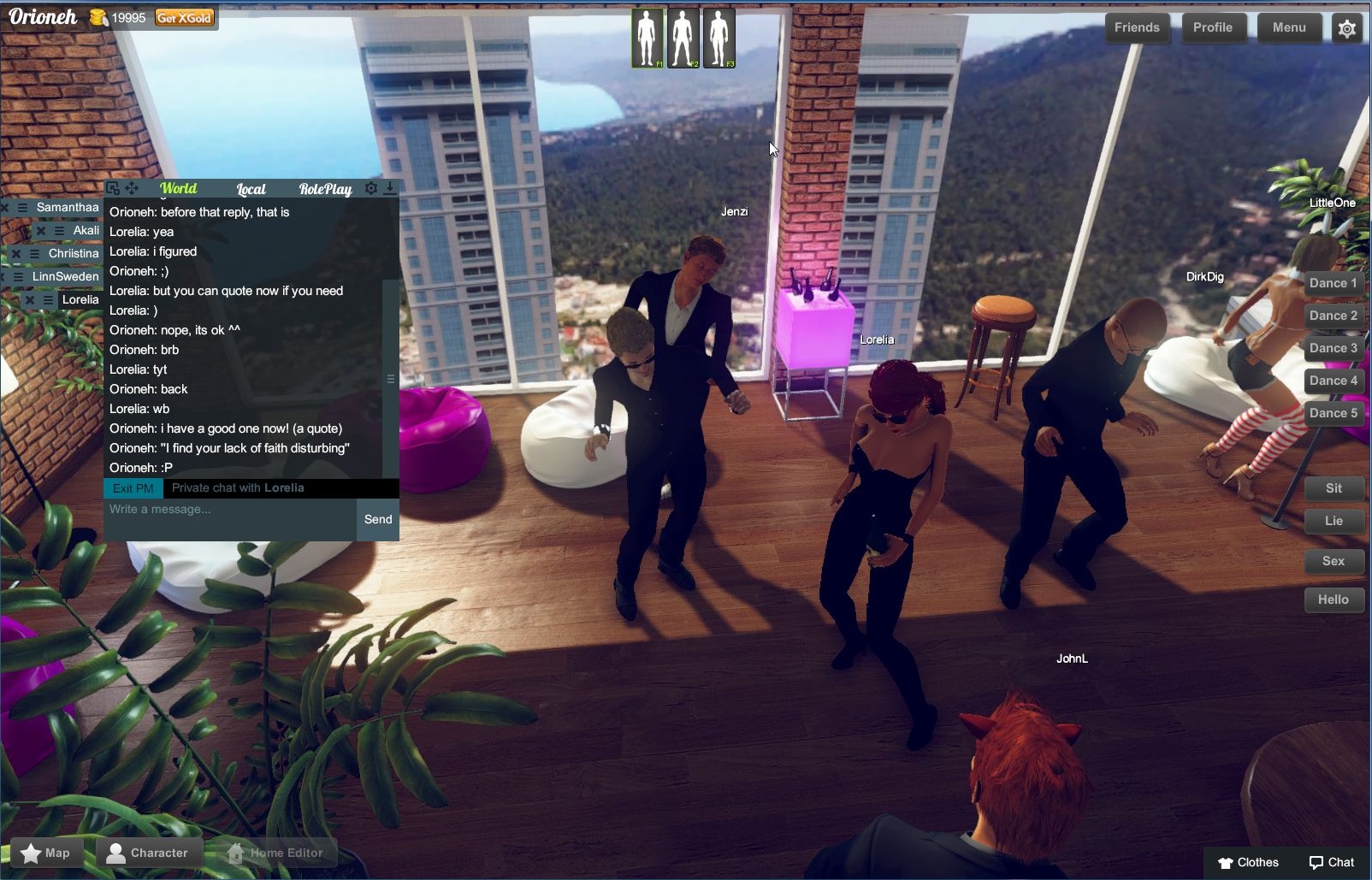Screen dimensions: 1372x880
Task: Open game settings via top-right gear icon
Action: (1347, 28)
